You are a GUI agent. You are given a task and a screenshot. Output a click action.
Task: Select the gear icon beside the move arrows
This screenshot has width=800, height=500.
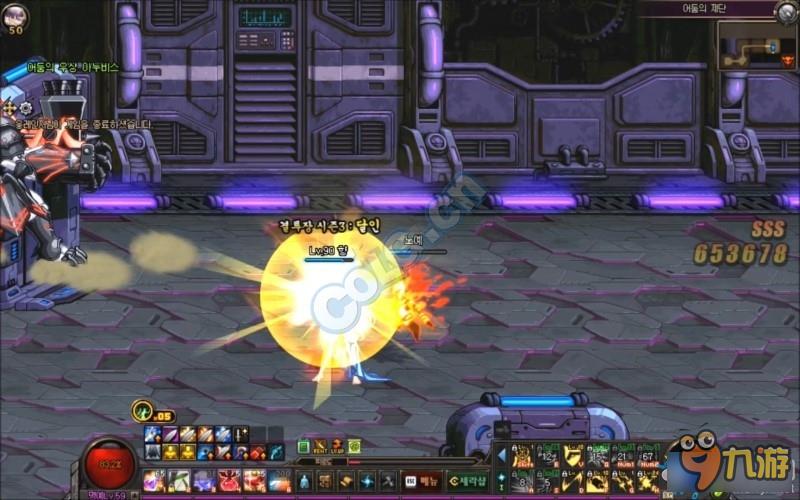(26, 108)
